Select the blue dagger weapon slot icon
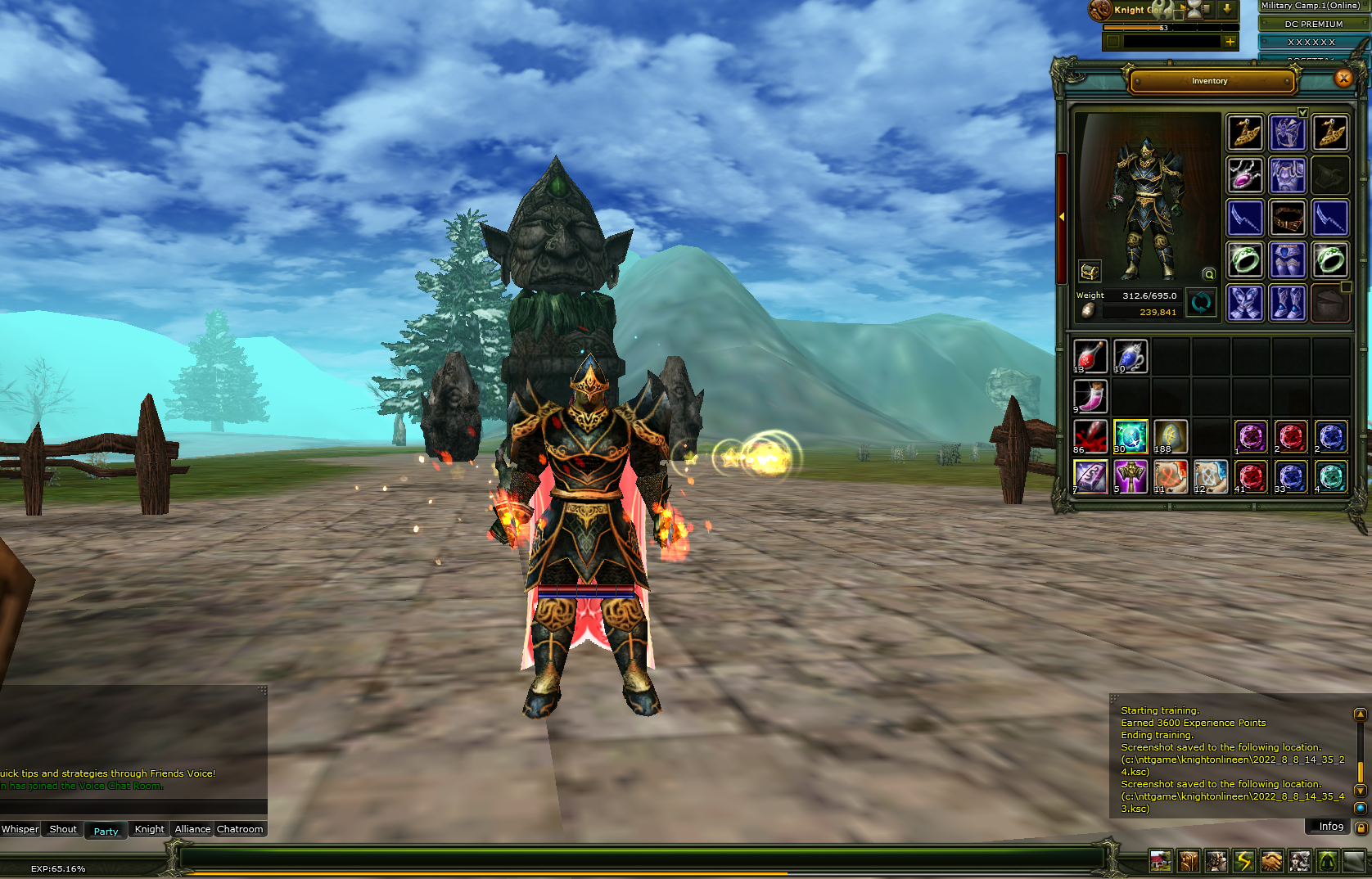Screen dimensions: 1372x879 point(1245,219)
